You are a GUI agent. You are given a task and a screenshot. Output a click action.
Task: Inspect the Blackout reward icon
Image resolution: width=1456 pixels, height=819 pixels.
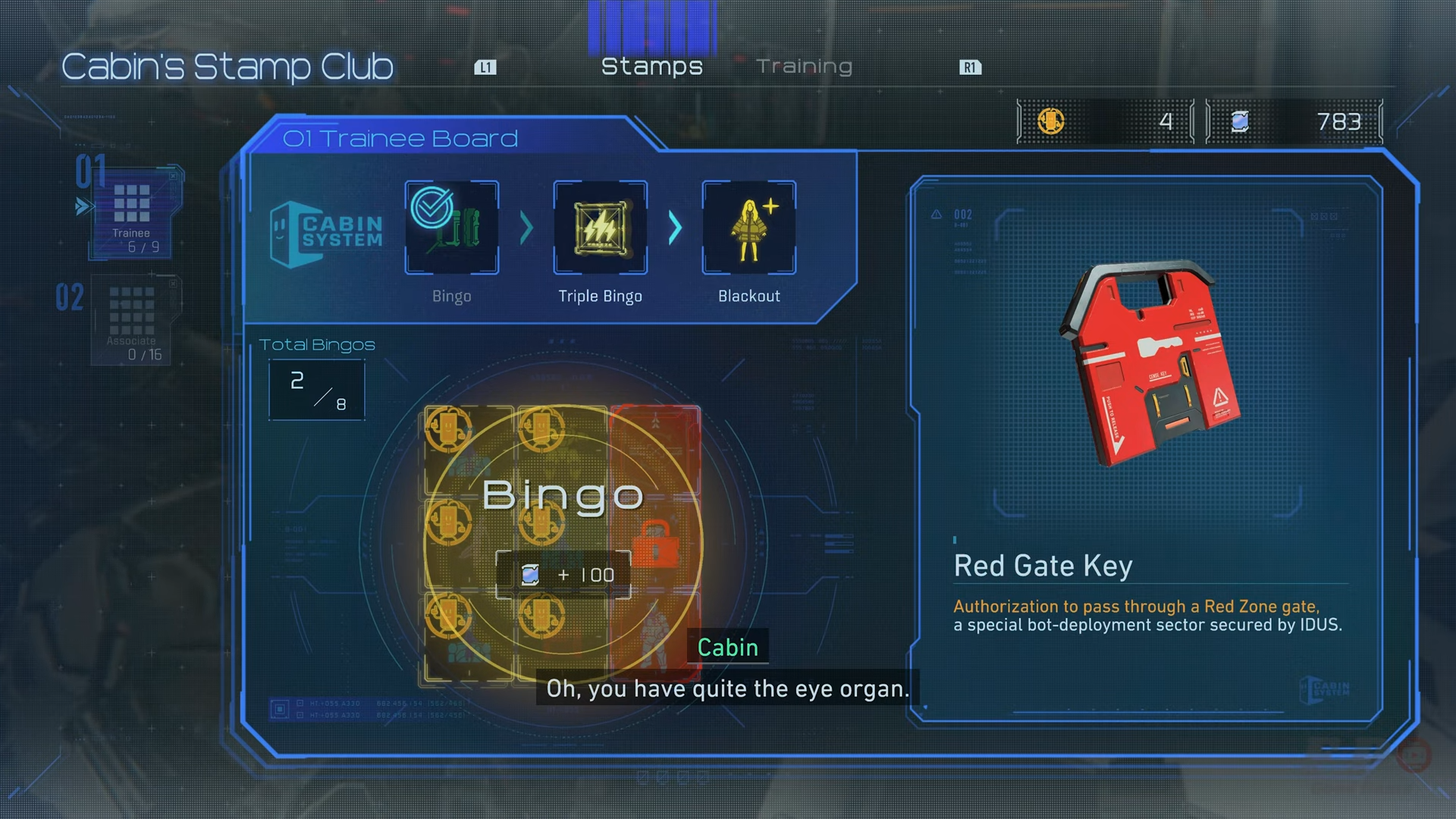pos(749,227)
